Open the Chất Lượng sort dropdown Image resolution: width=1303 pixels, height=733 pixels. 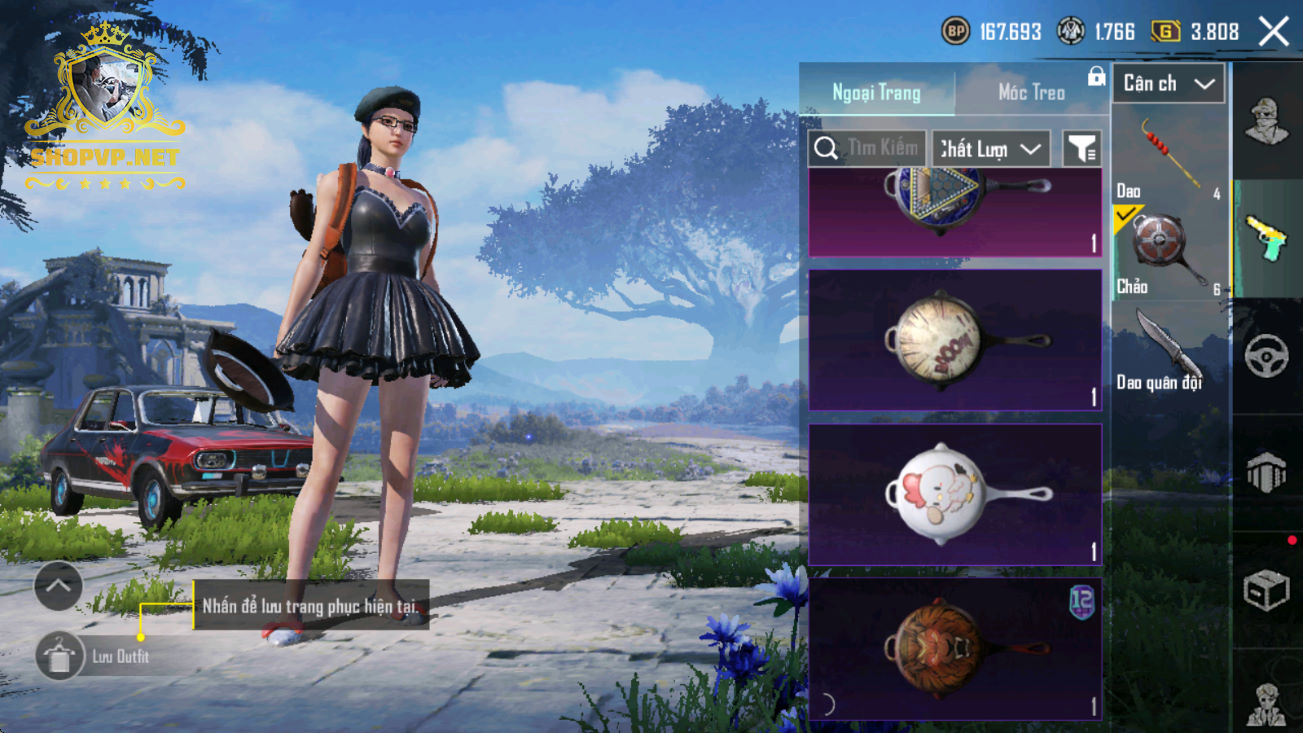[x=990, y=149]
